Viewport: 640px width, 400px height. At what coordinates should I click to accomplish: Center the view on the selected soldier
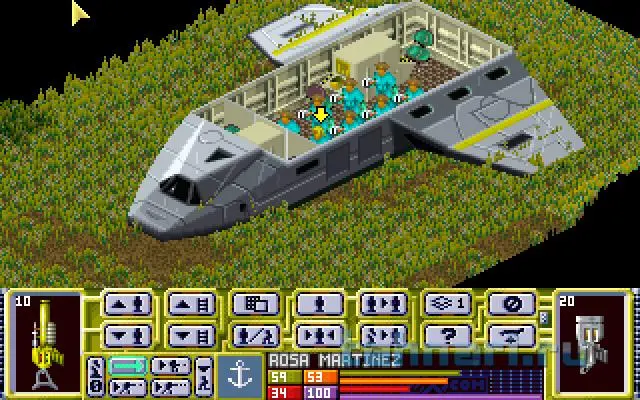click(317, 333)
